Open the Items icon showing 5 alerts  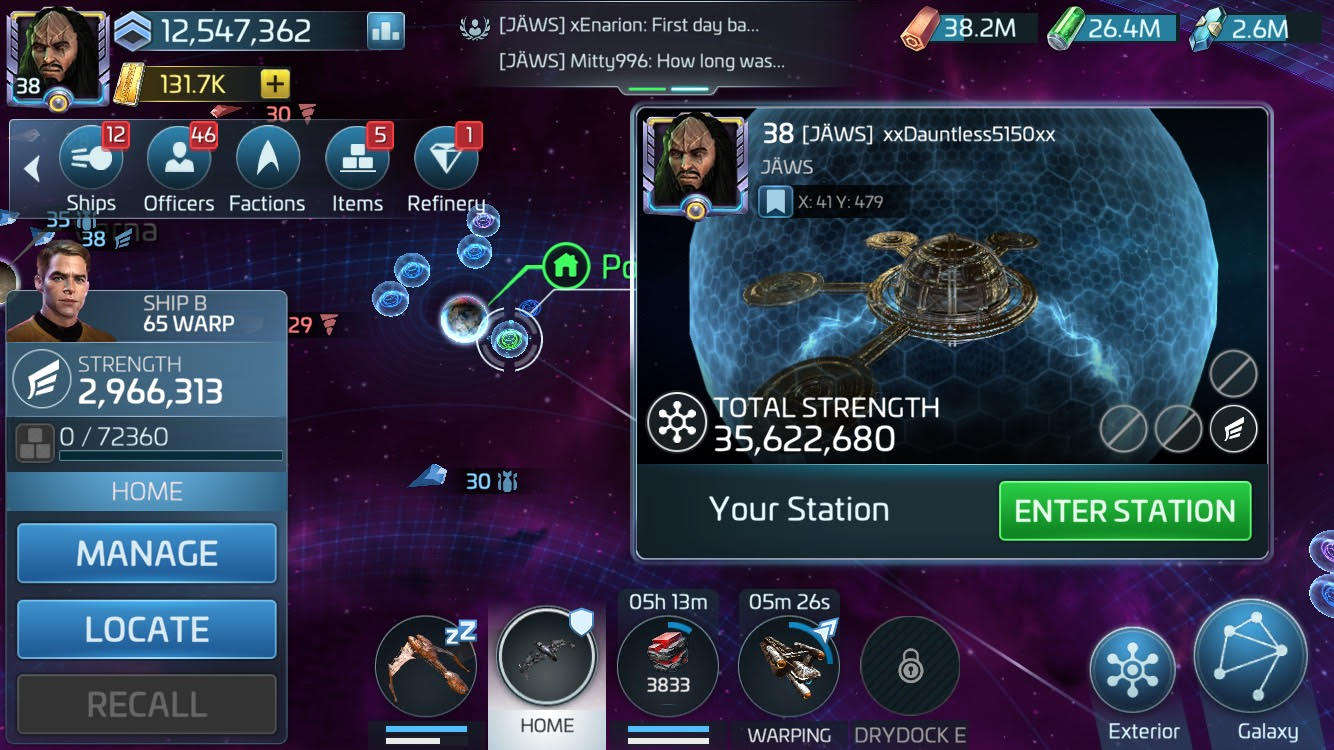click(x=356, y=158)
